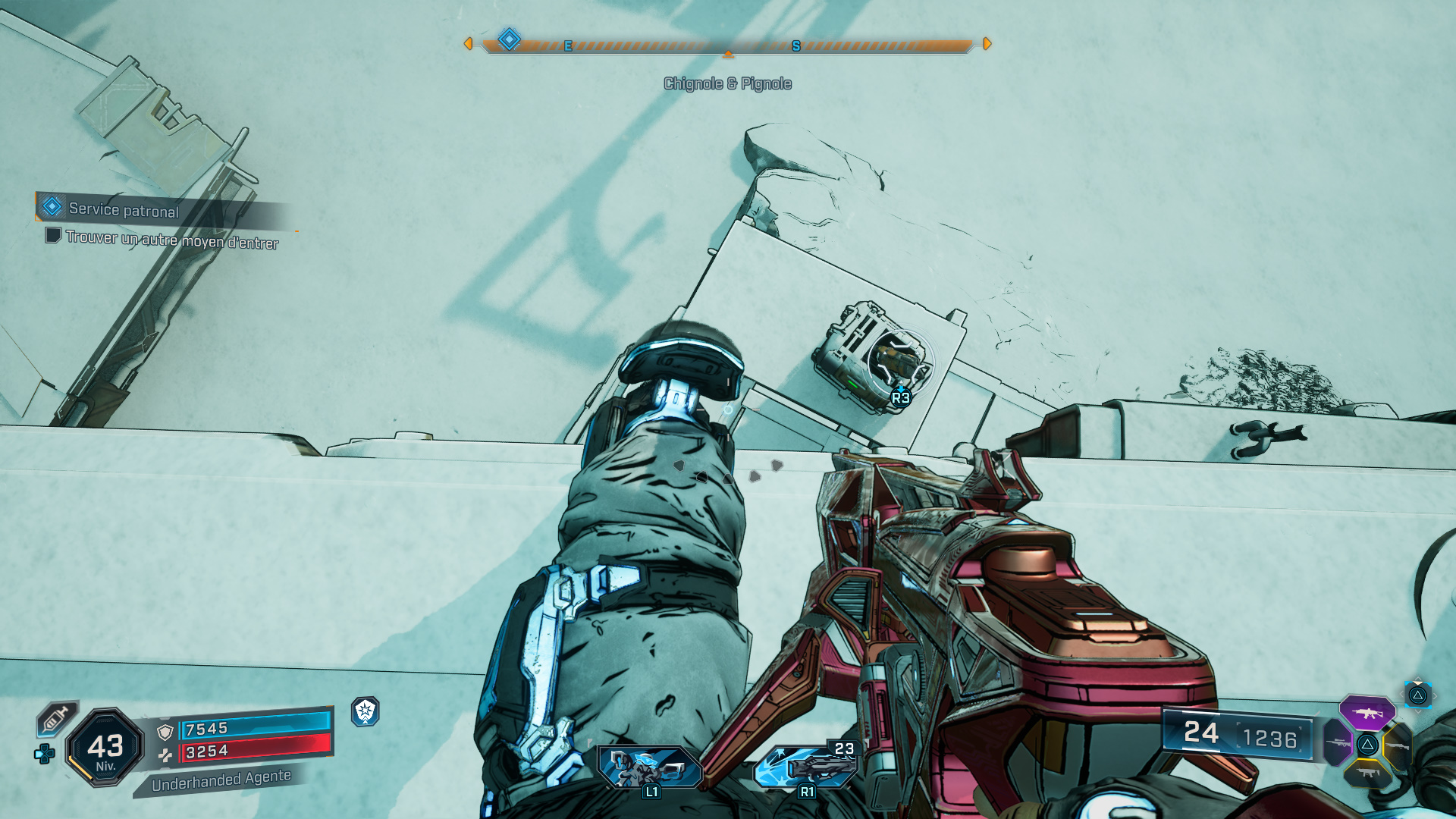The height and width of the screenshot is (819, 1456).
Task: Click the repair kit syringe icon
Action: click(57, 718)
